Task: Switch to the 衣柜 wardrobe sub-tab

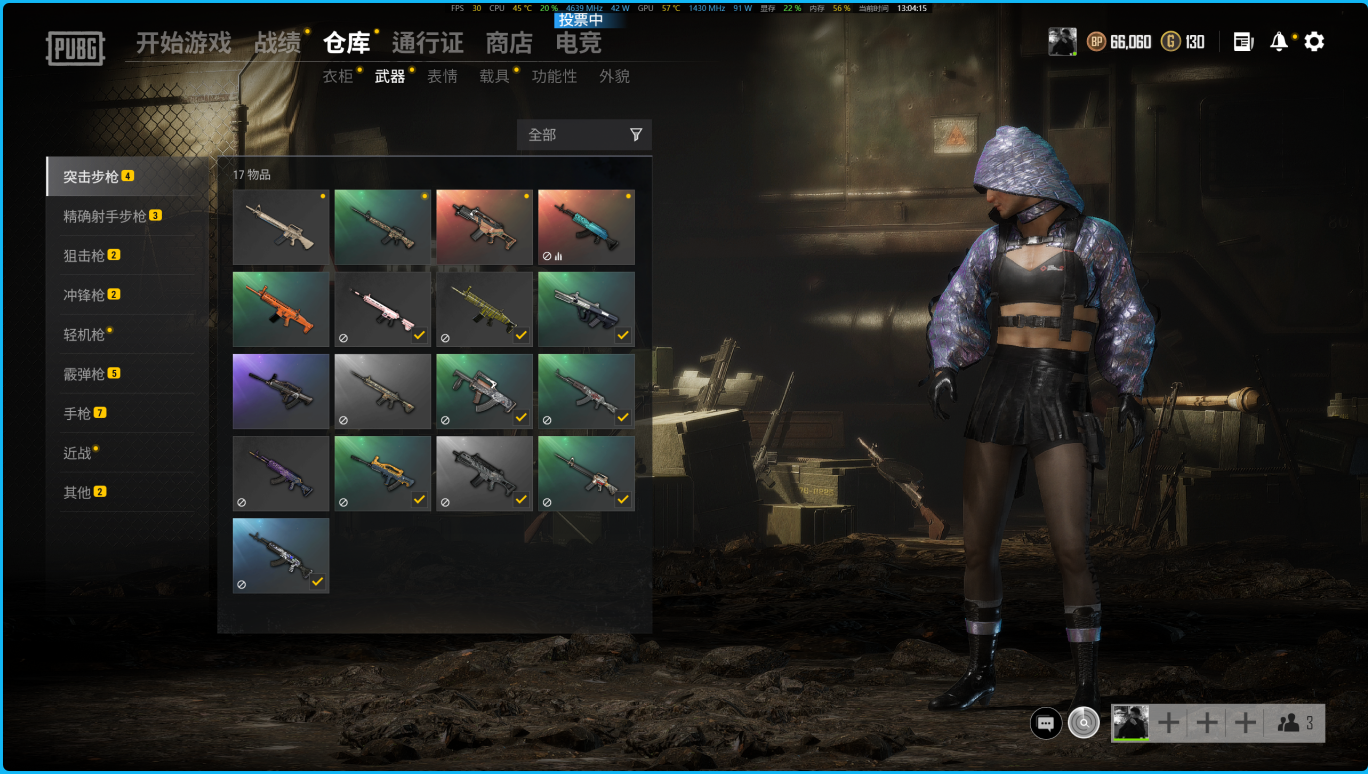Action: tap(337, 76)
